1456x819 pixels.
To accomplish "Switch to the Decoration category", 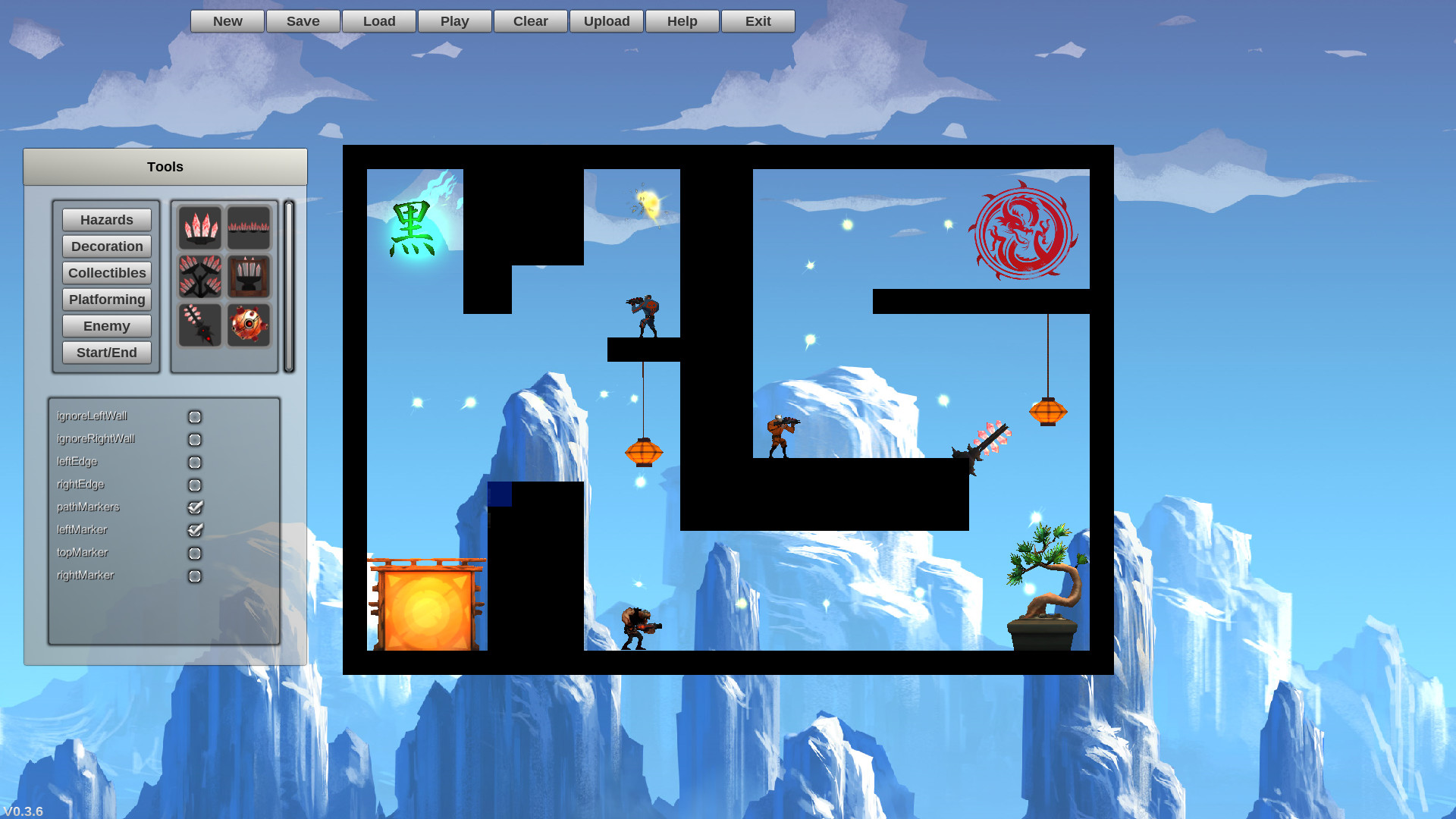I will coord(106,246).
